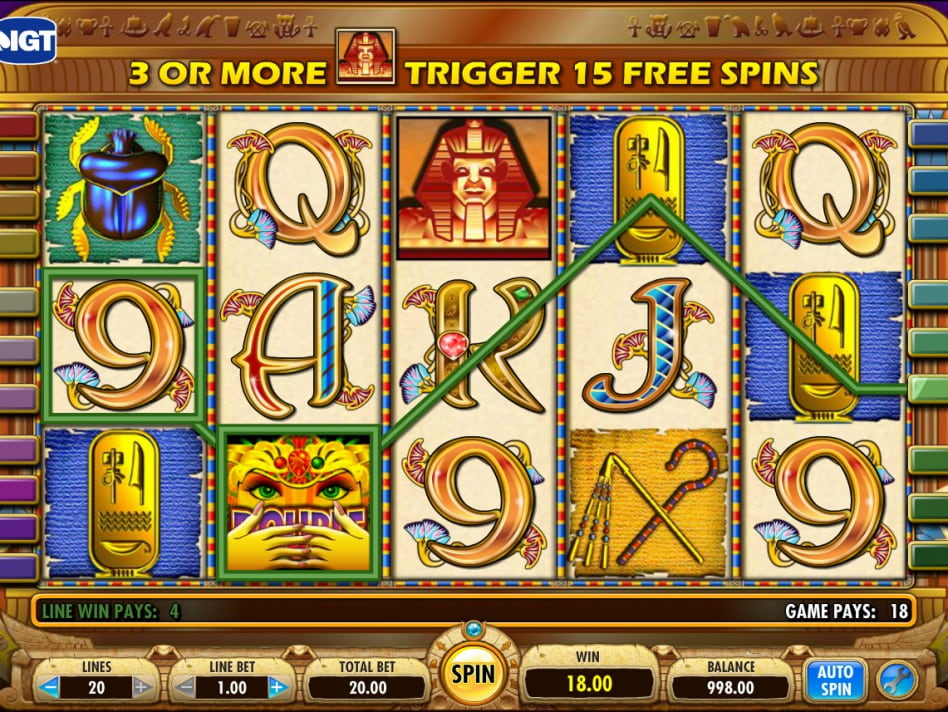Spin the reels with the SPIN button
Screen dimensions: 948x712
tap(473, 672)
